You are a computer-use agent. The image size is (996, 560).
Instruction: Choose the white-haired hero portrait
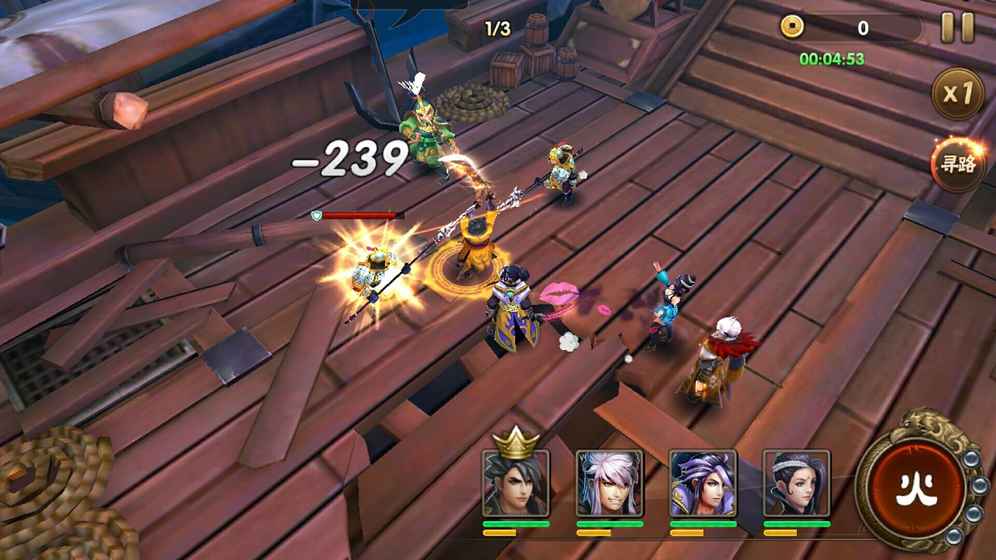[609, 483]
